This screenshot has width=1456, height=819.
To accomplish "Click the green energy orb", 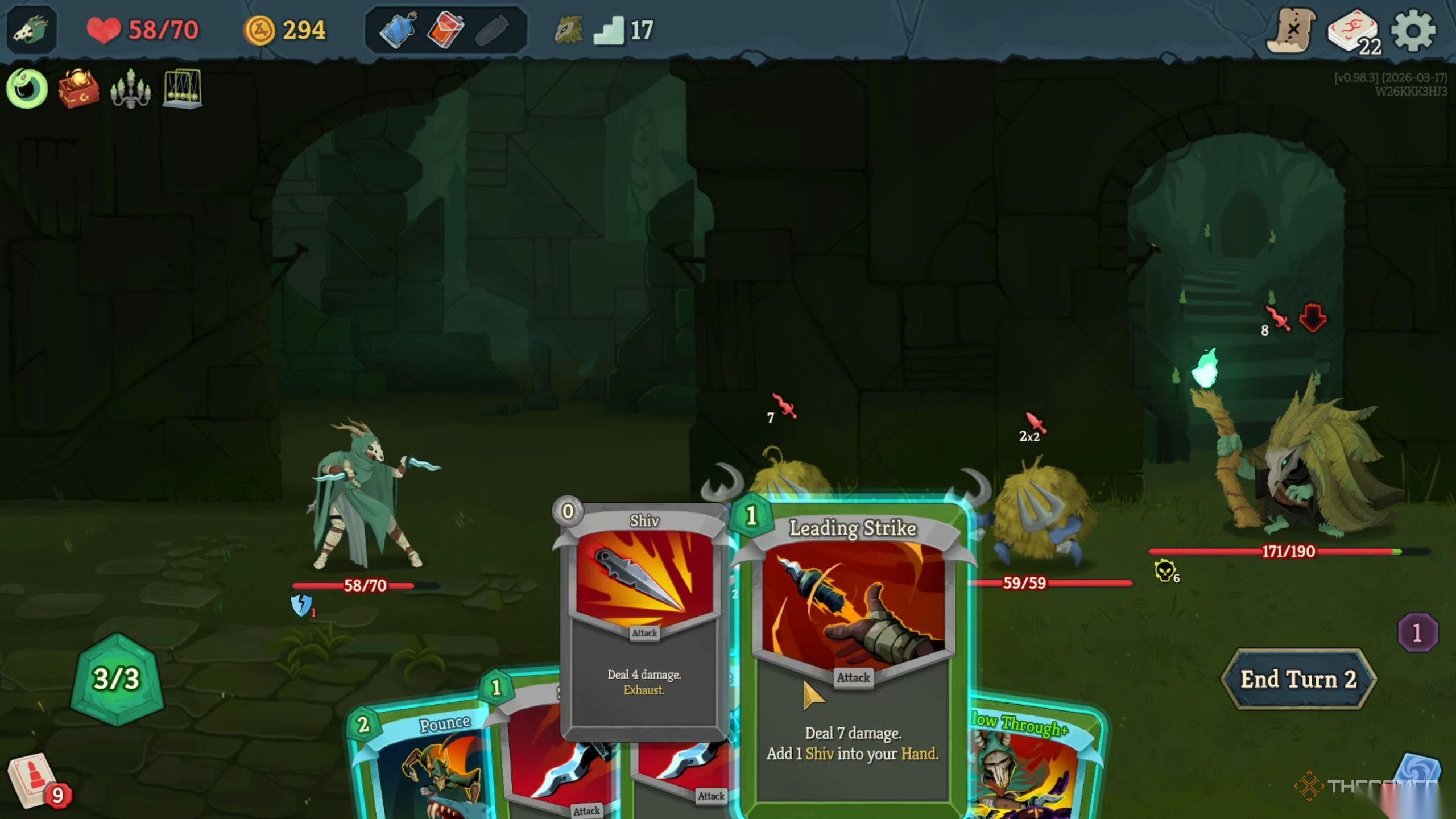I will tap(117, 679).
